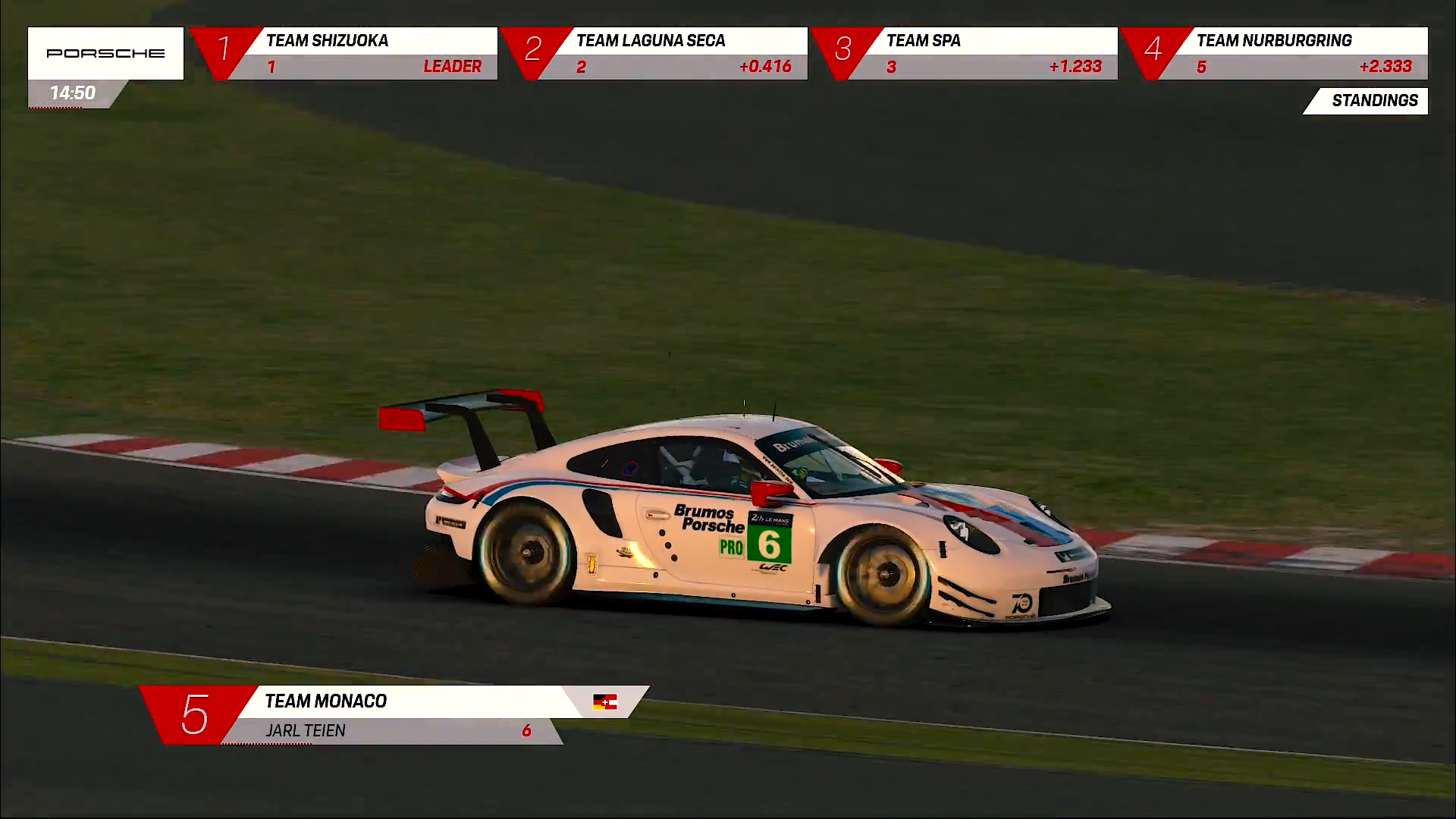
Task: Toggle the STANDINGS label
Action: point(1373,101)
